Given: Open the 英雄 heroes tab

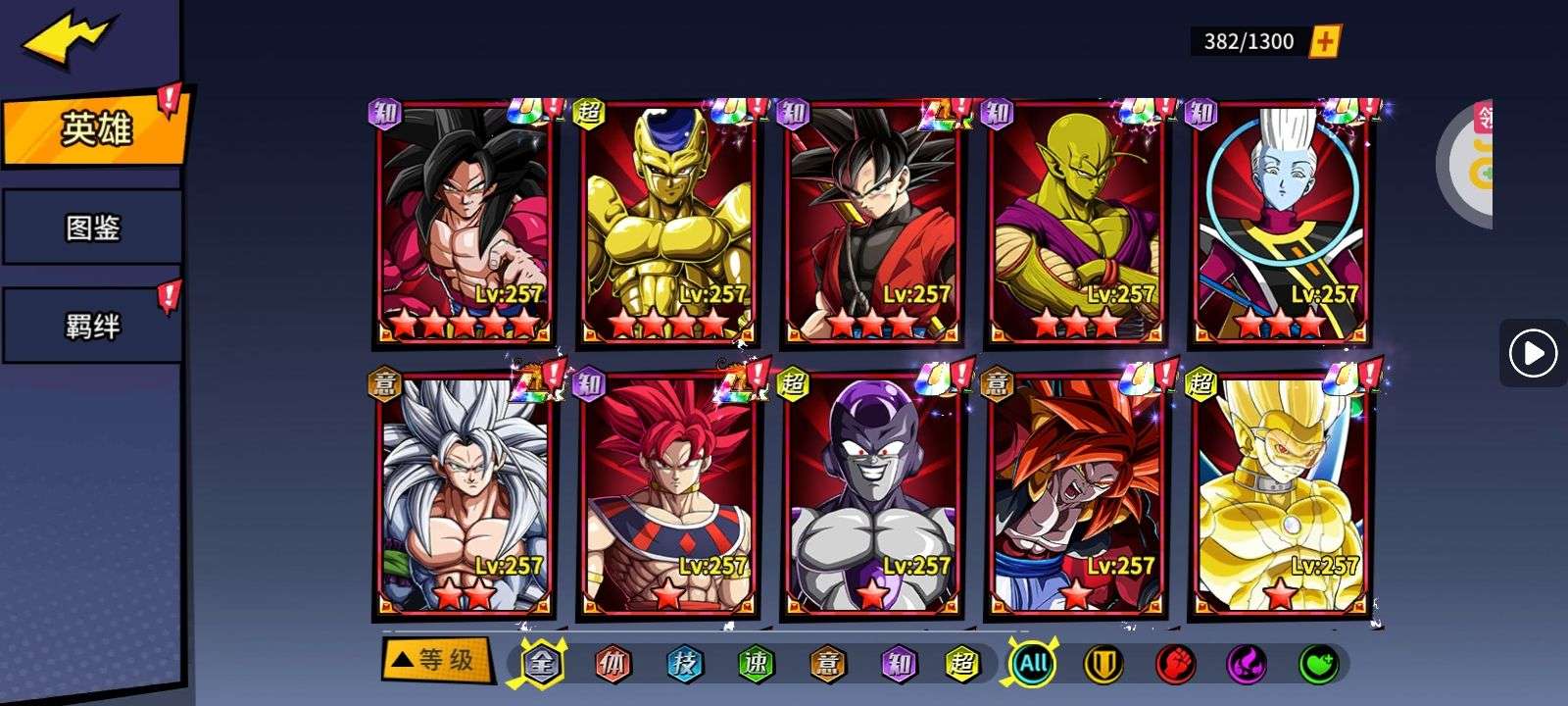Looking at the screenshot, I should (94, 128).
